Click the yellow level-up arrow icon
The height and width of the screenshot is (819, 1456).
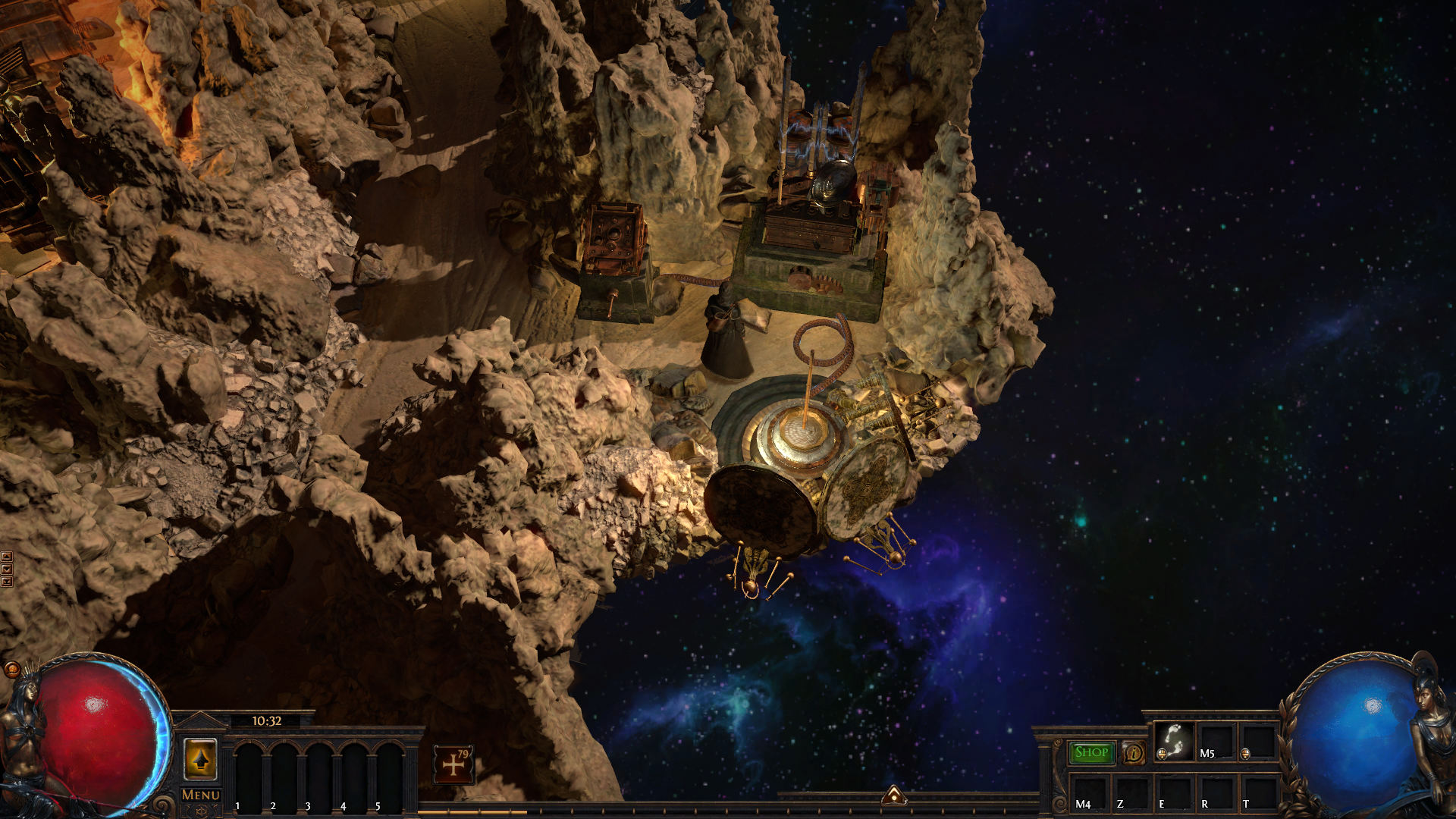tap(200, 759)
